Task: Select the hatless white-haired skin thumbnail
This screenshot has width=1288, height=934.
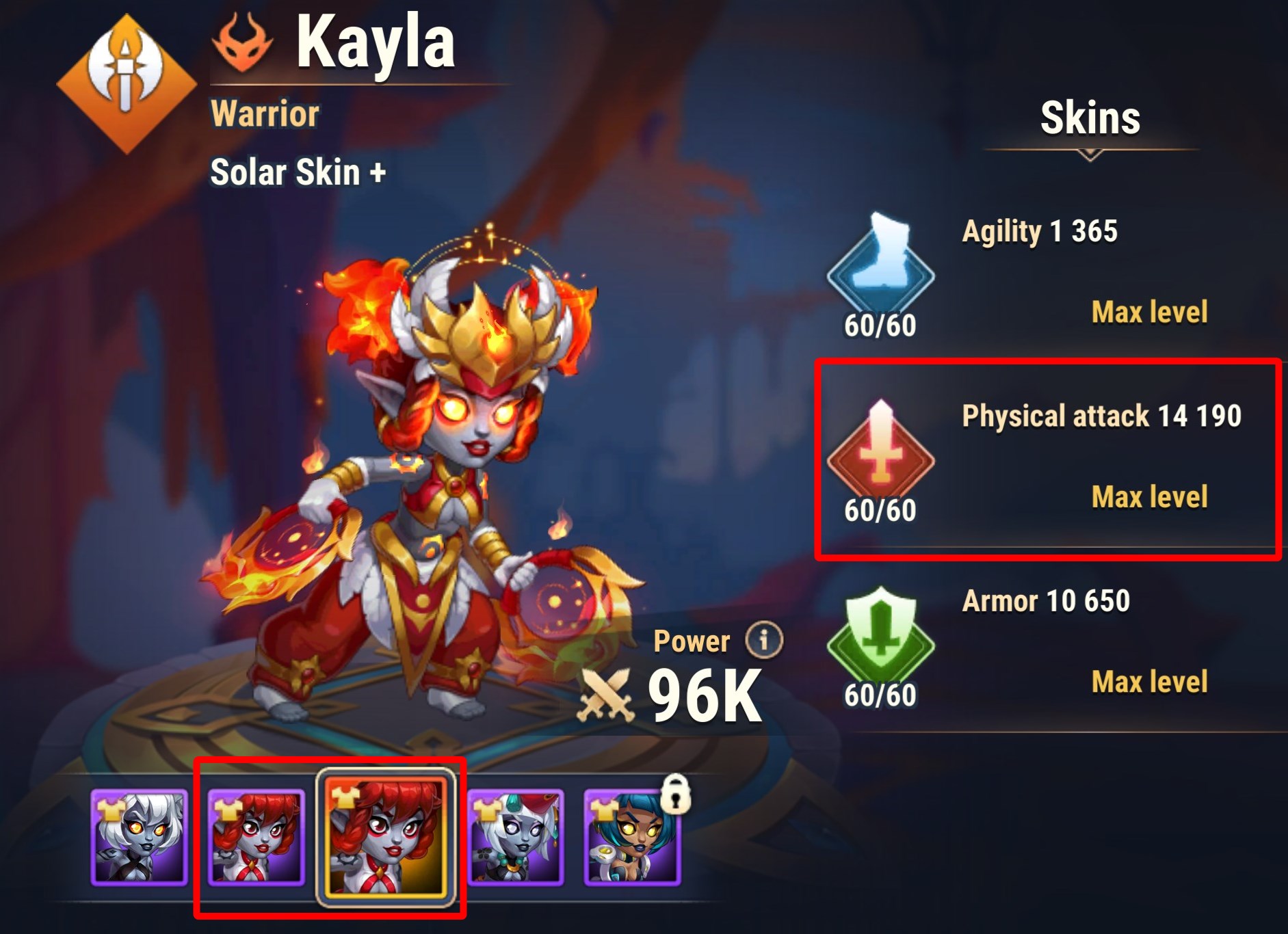Action: point(139,838)
